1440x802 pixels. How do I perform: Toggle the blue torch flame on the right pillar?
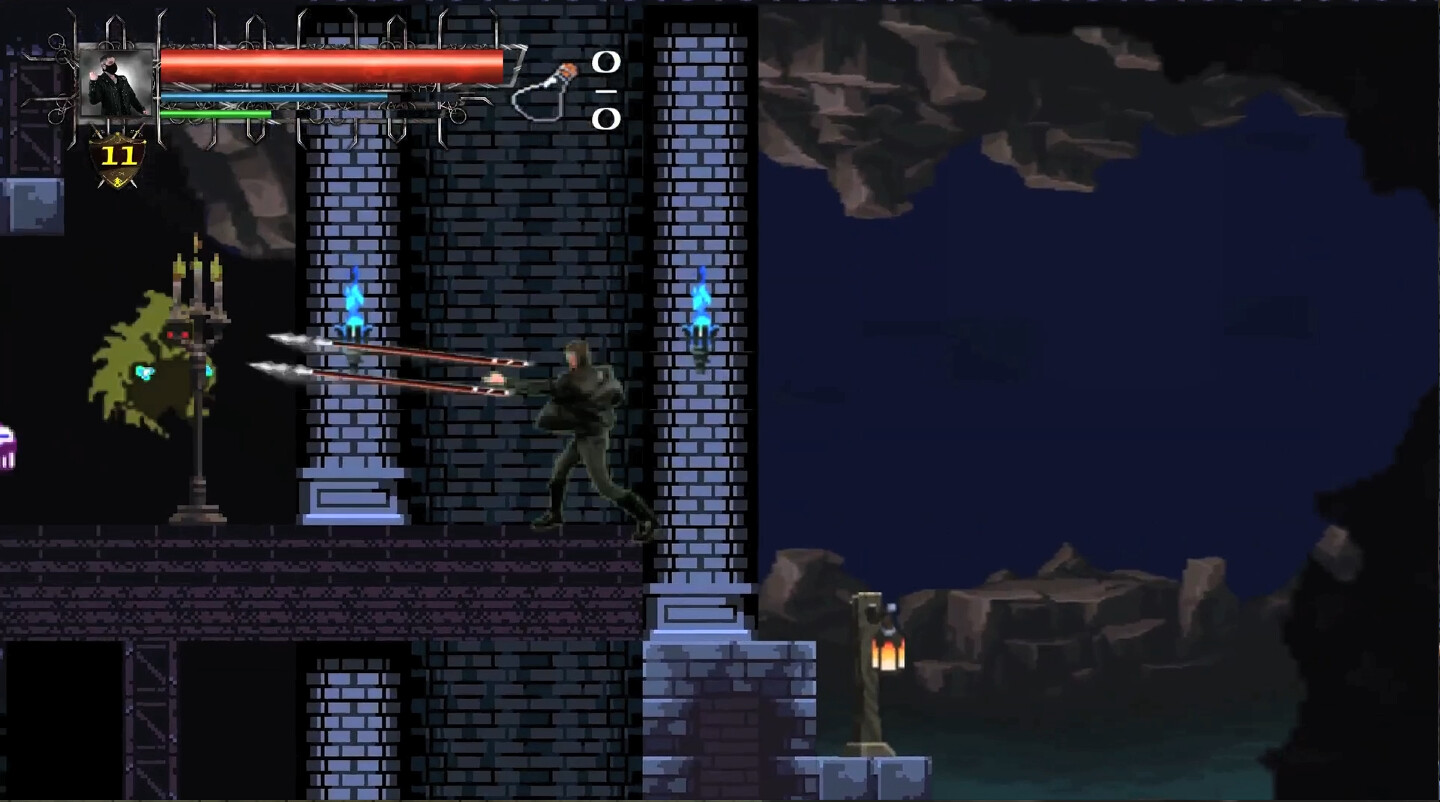click(x=700, y=305)
